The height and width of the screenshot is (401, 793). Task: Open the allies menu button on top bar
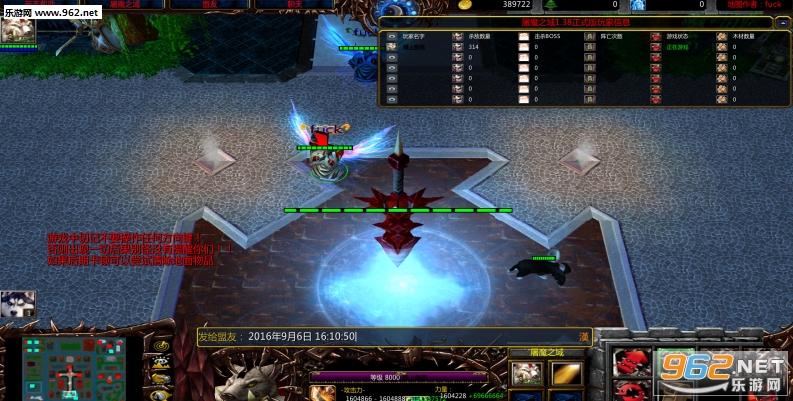click(210, 5)
